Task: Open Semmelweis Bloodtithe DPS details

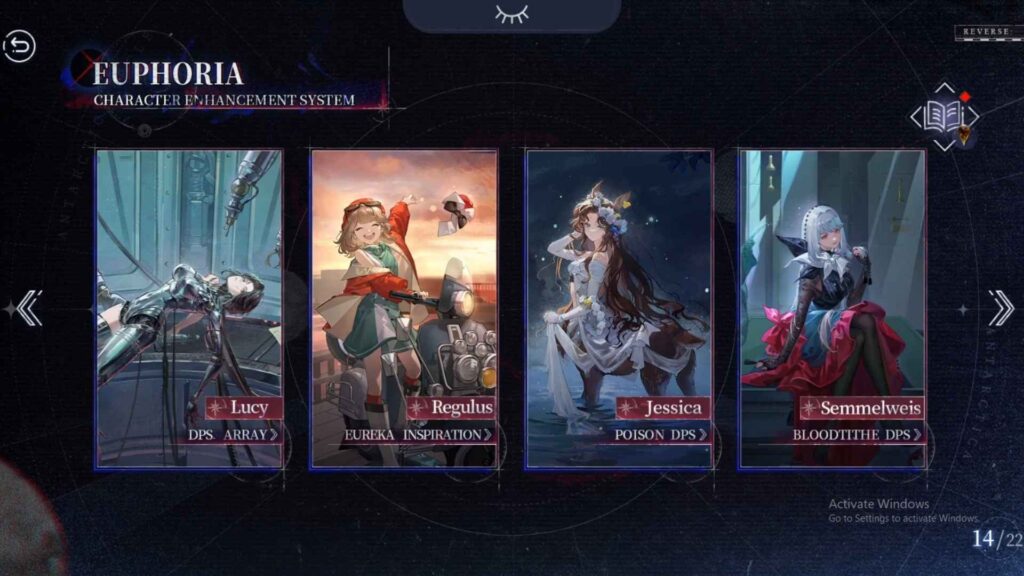Action: (857, 435)
